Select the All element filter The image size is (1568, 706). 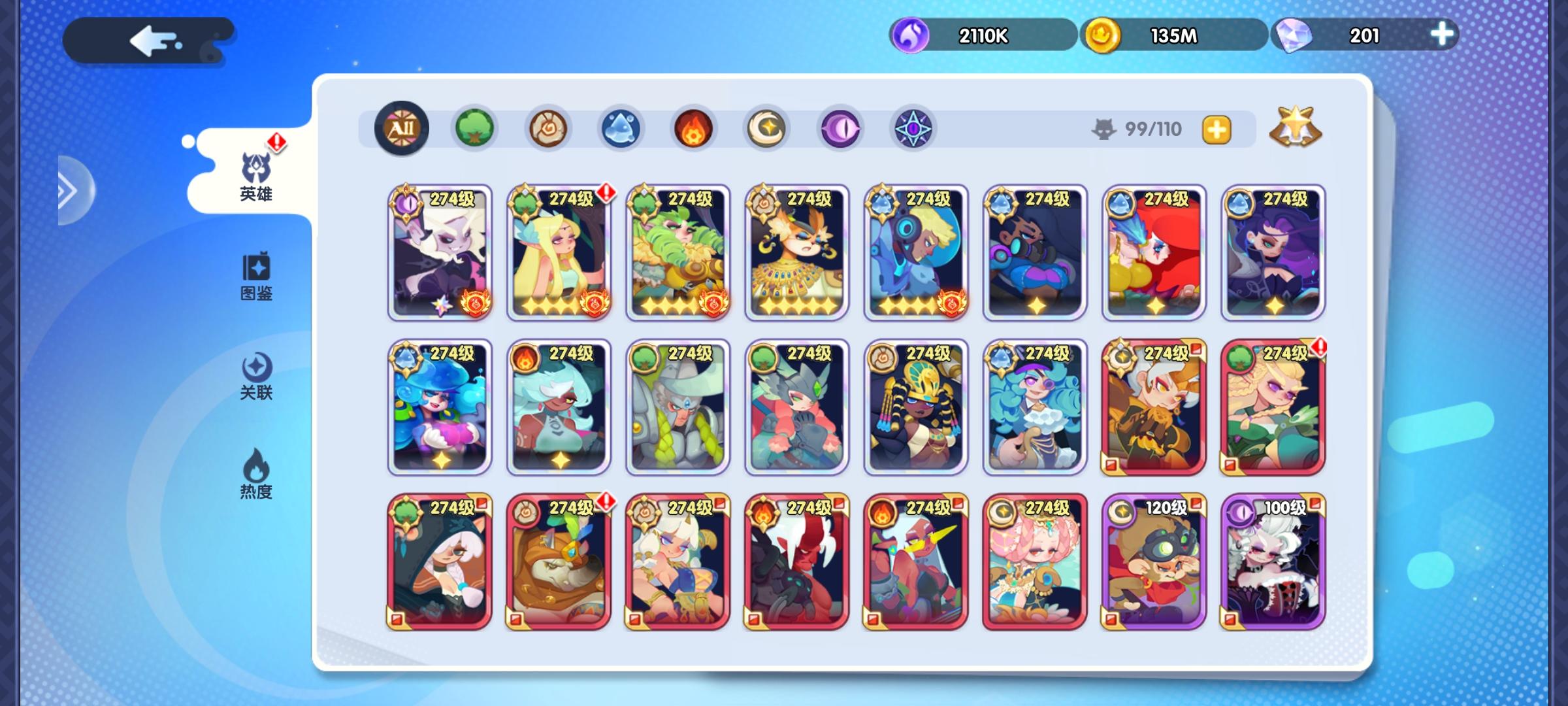pyautogui.click(x=401, y=129)
